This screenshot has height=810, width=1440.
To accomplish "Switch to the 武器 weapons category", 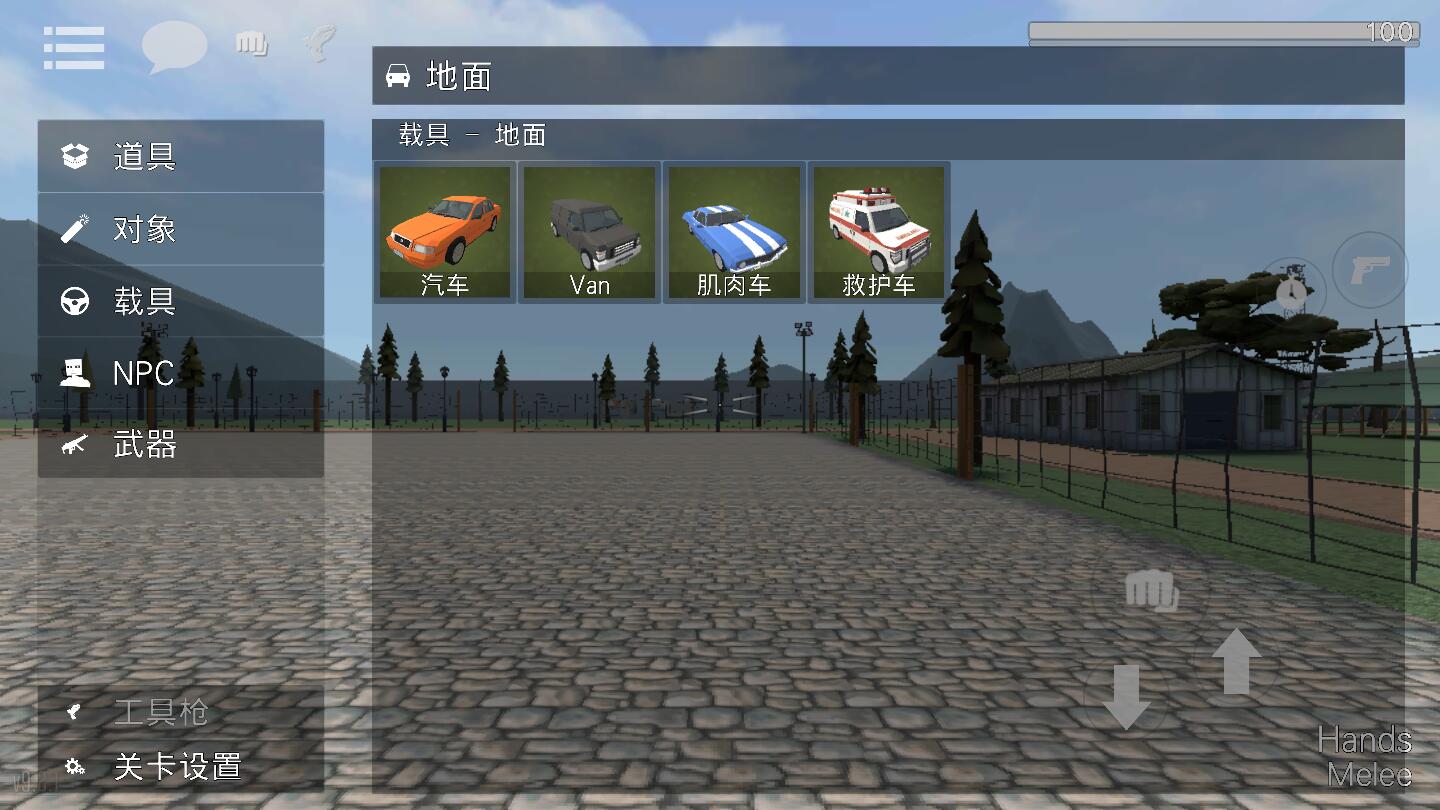I will (180, 445).
